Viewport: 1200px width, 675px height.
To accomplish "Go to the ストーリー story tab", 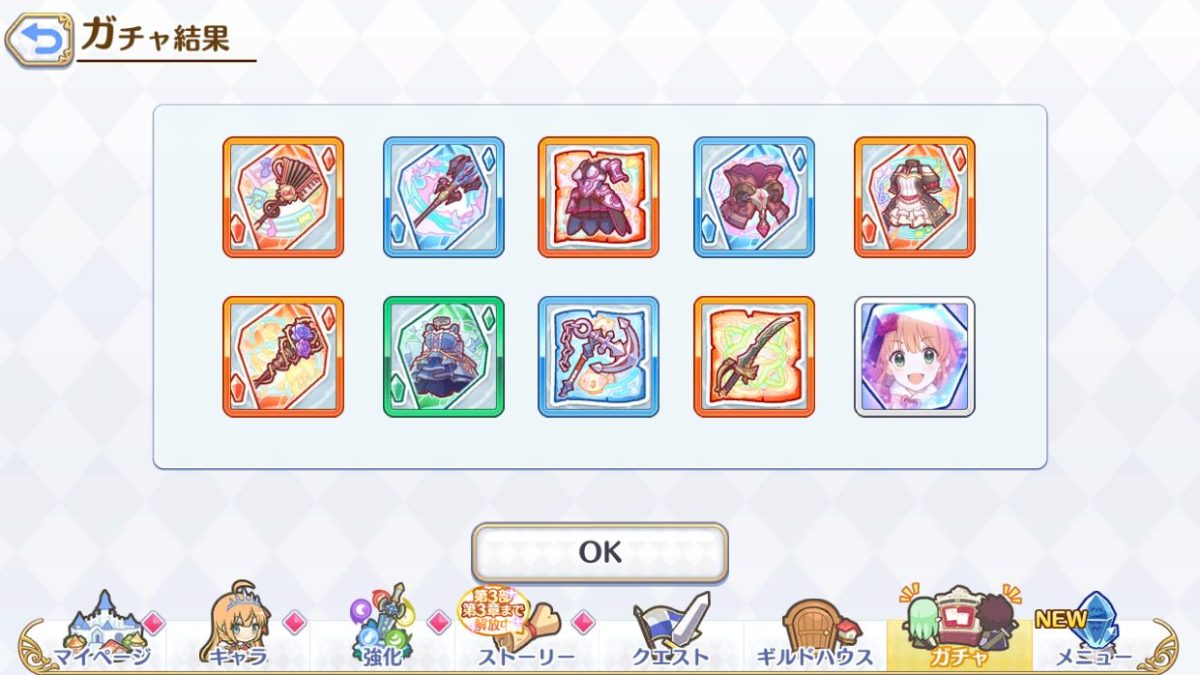I will click(x=525, y=631).
